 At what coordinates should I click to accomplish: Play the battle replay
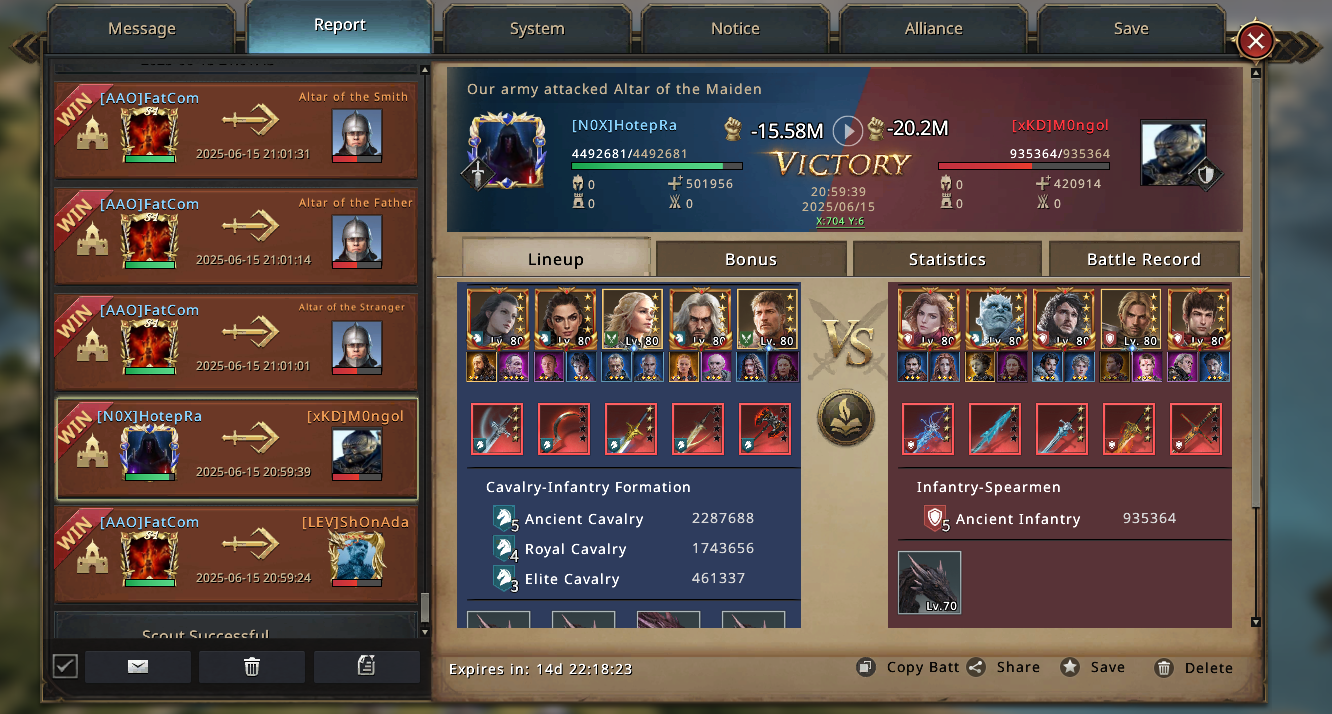[848, 130]
